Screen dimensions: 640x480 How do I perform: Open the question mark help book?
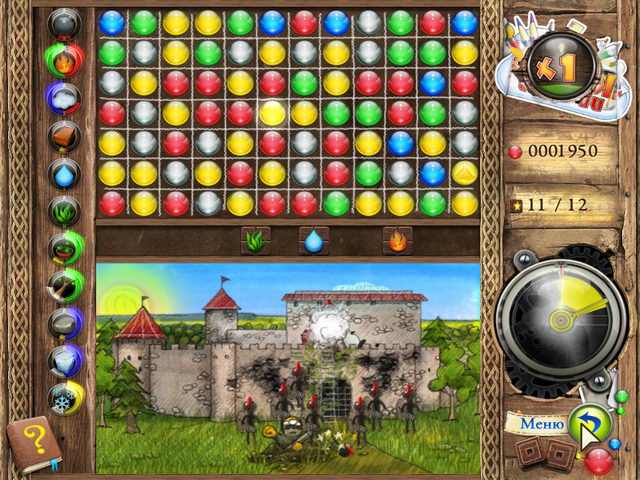(x=34, y=443)
